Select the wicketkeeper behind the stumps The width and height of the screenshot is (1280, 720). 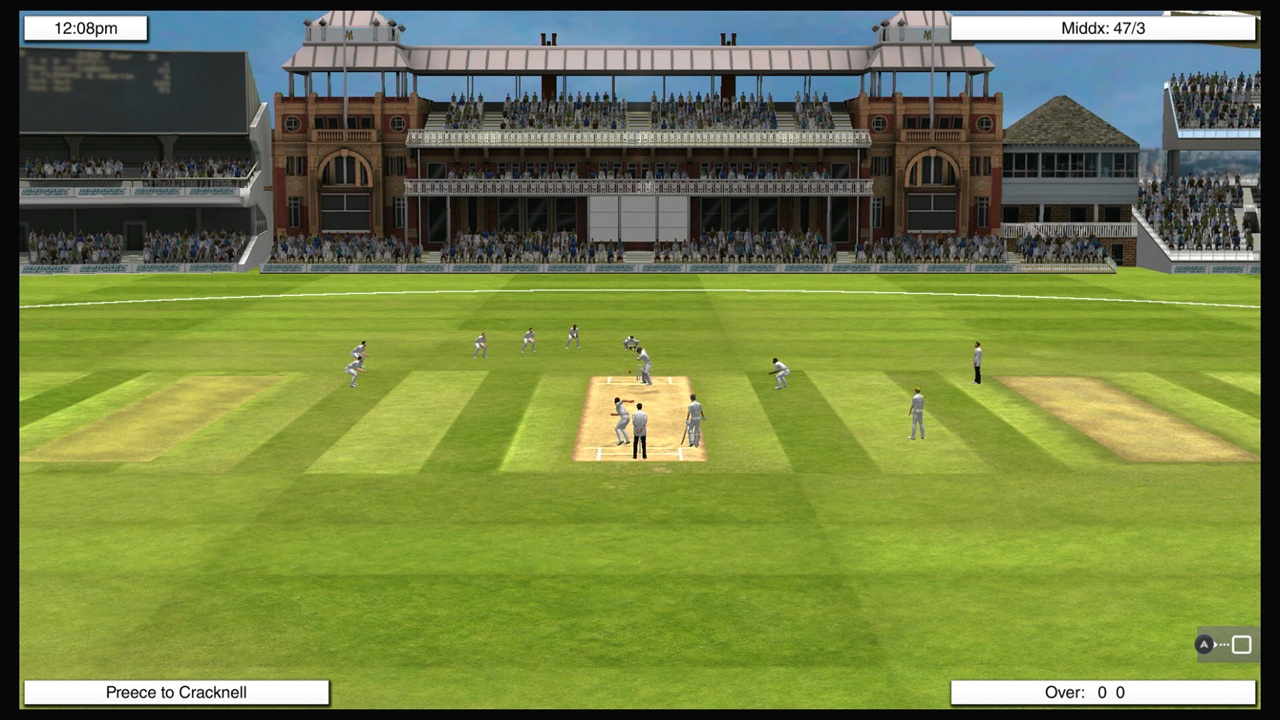631,344
